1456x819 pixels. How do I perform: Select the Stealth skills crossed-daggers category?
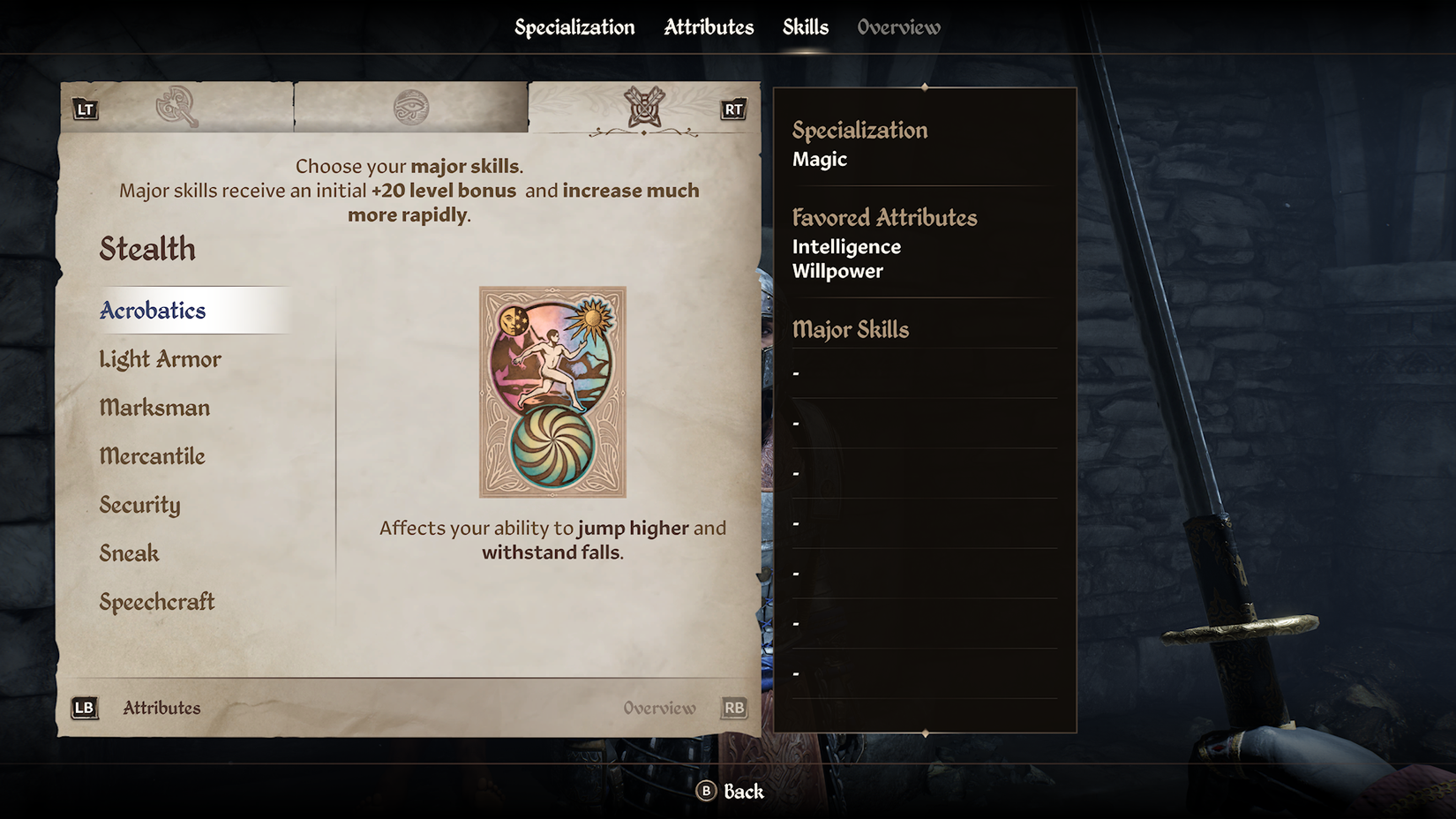[x=643, y=108]
